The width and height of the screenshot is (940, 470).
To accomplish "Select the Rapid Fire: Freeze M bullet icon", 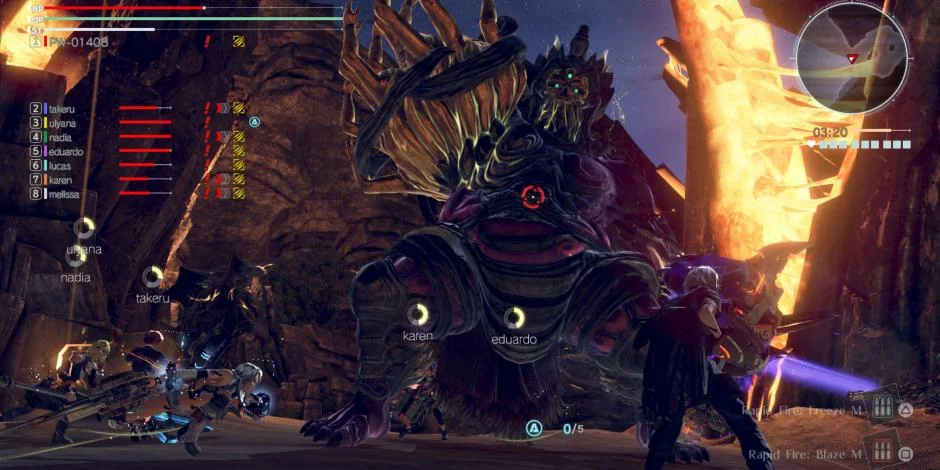I will tap(882, 408).
